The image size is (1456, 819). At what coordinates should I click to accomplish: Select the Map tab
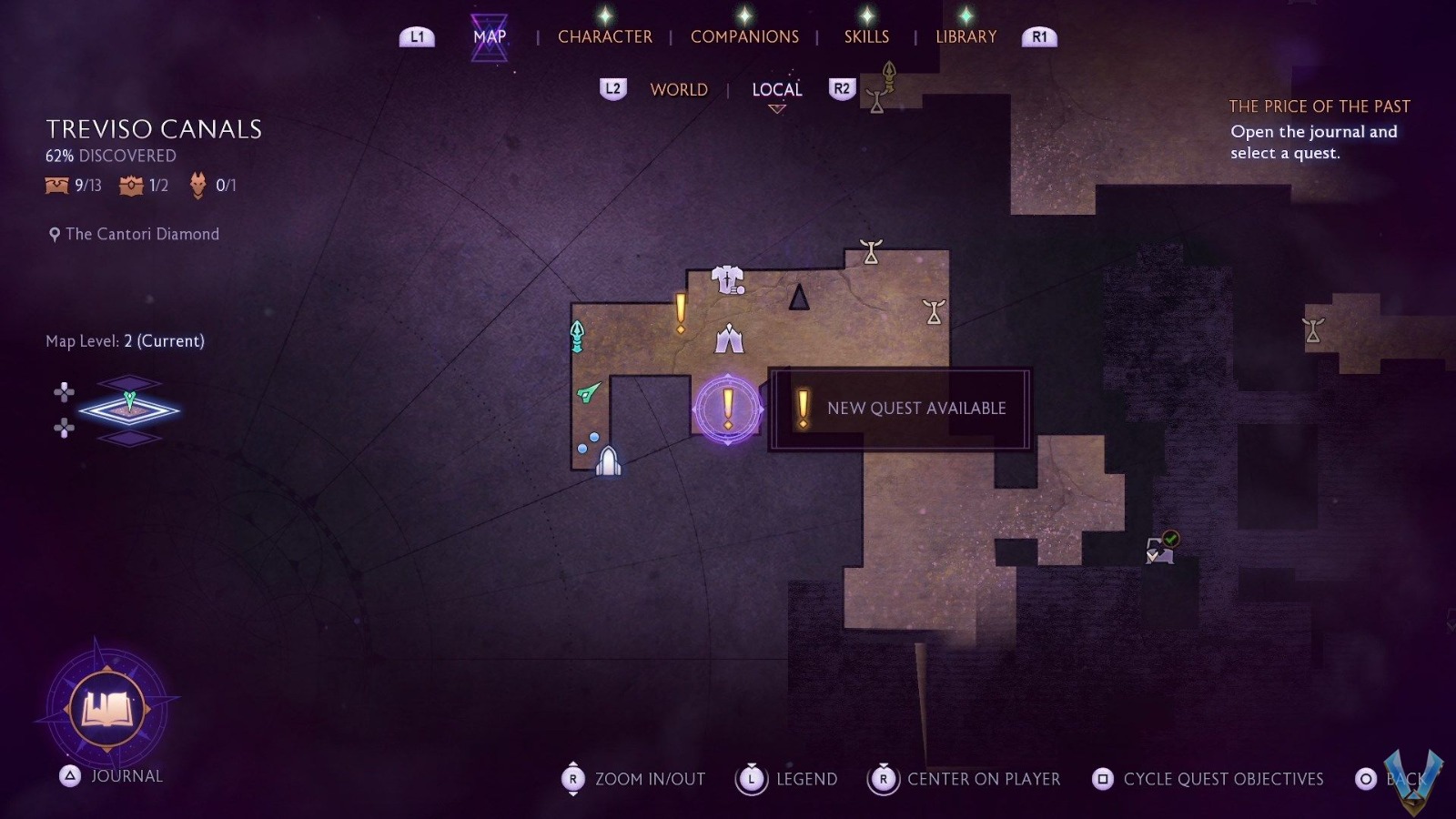pyautogui.click(x=490, y=36)
